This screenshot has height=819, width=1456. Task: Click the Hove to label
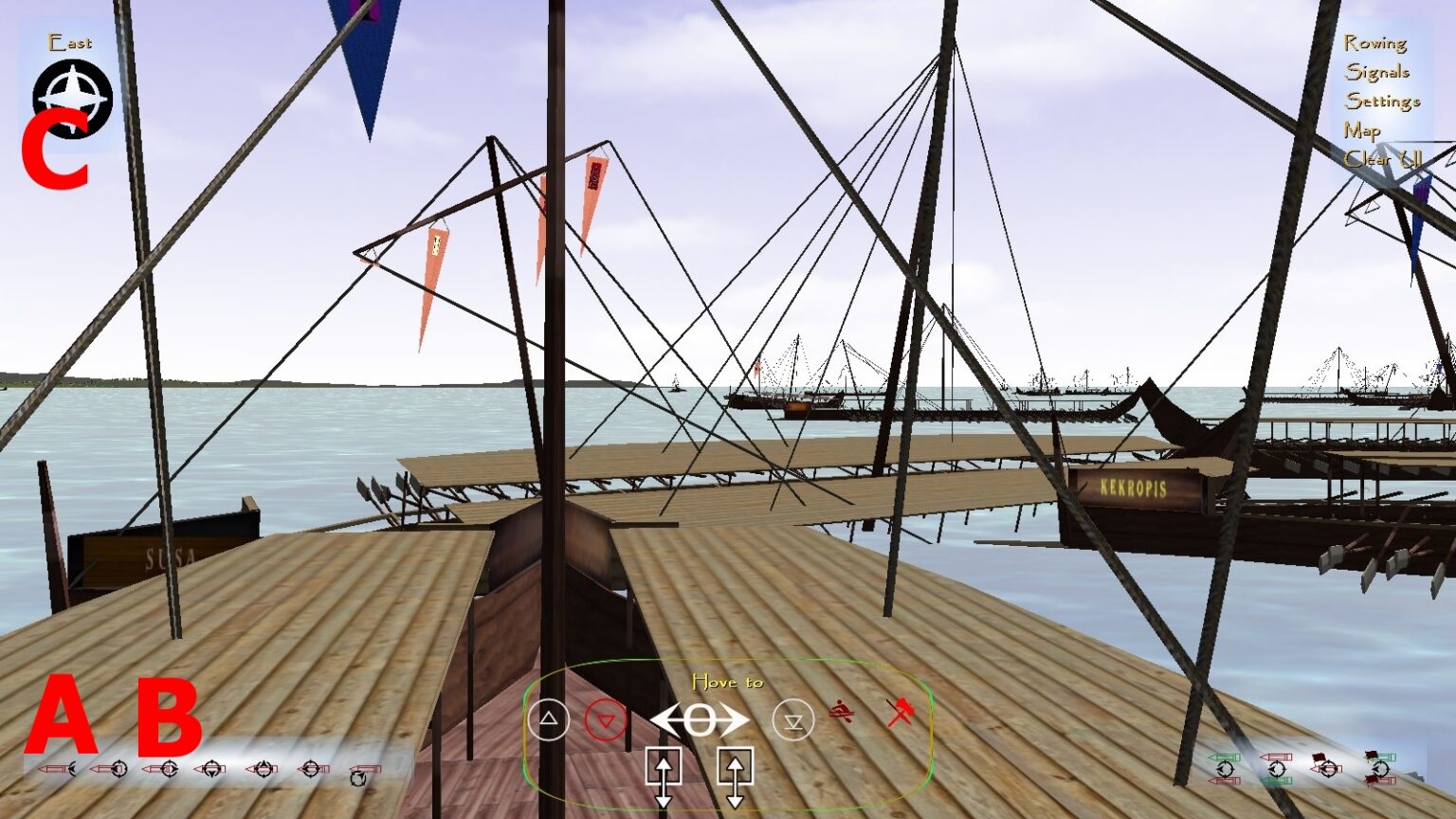(728, 682)
